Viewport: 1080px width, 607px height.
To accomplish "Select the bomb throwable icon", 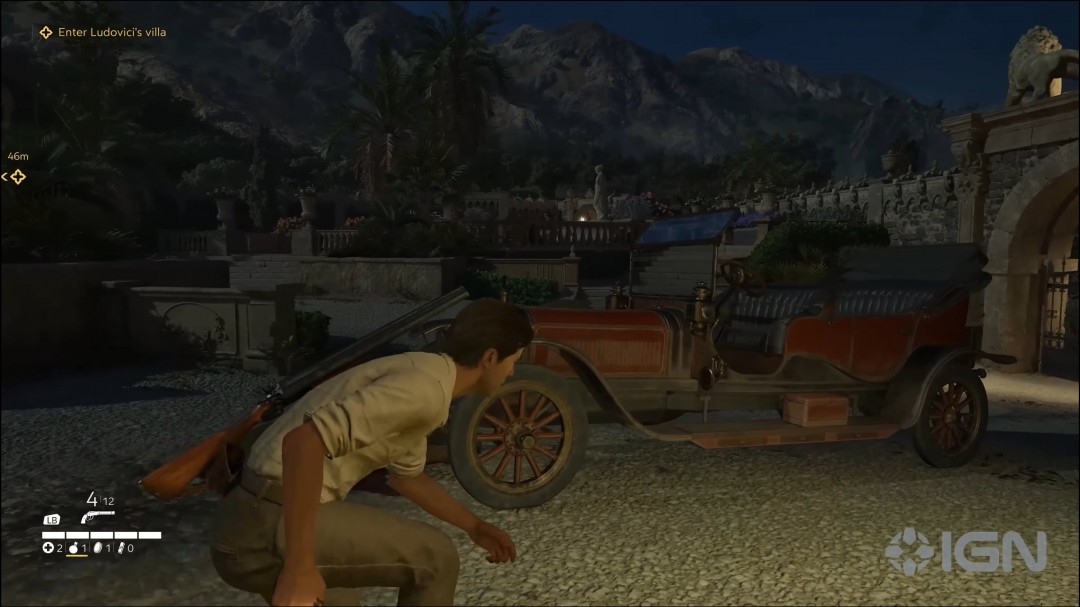I will click(73, 548).
